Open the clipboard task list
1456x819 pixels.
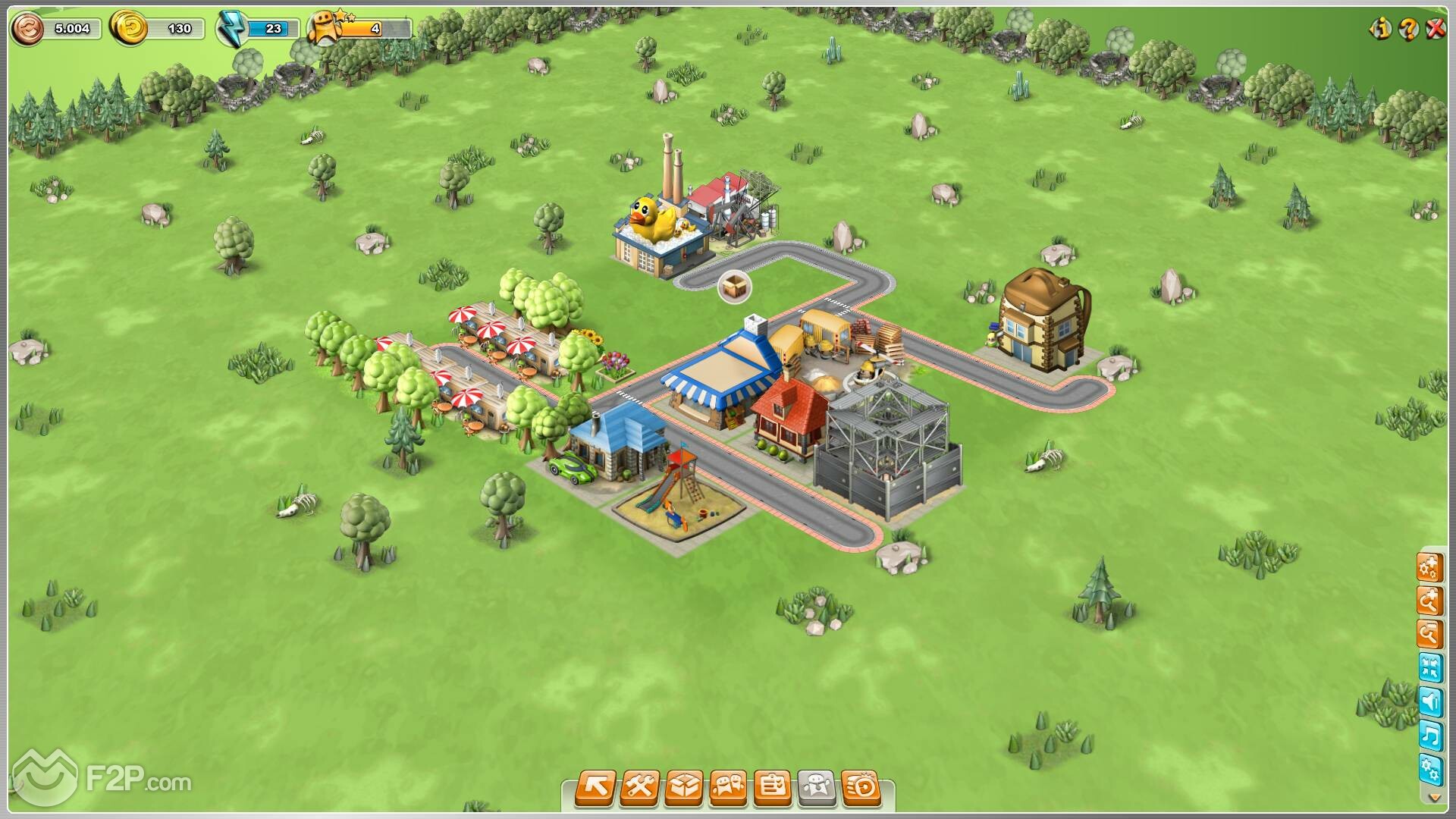point(772,787)
